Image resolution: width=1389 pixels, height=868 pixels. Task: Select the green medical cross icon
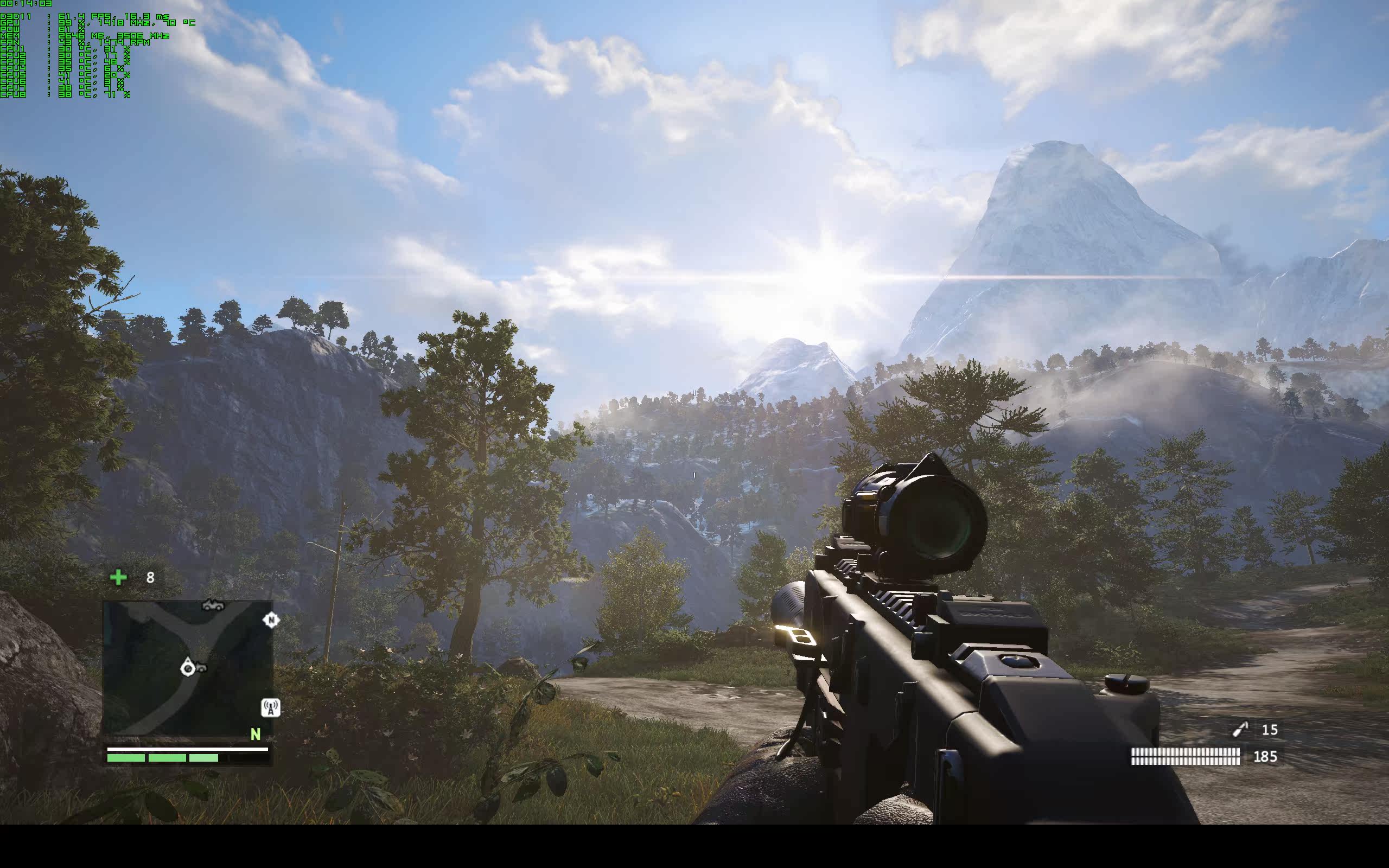[x=118, y=577]
